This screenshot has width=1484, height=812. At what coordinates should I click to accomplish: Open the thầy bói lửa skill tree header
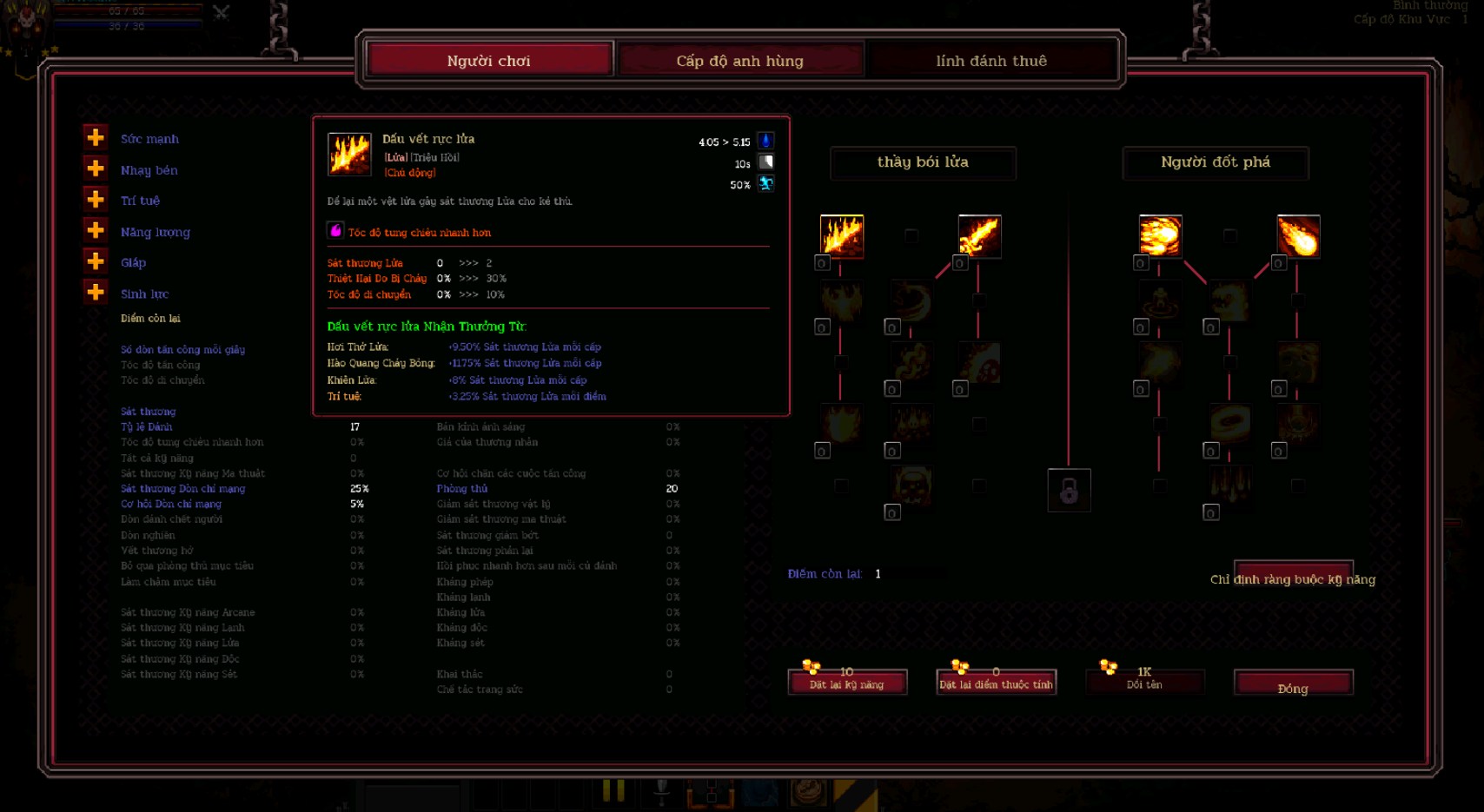pos(923,162)
